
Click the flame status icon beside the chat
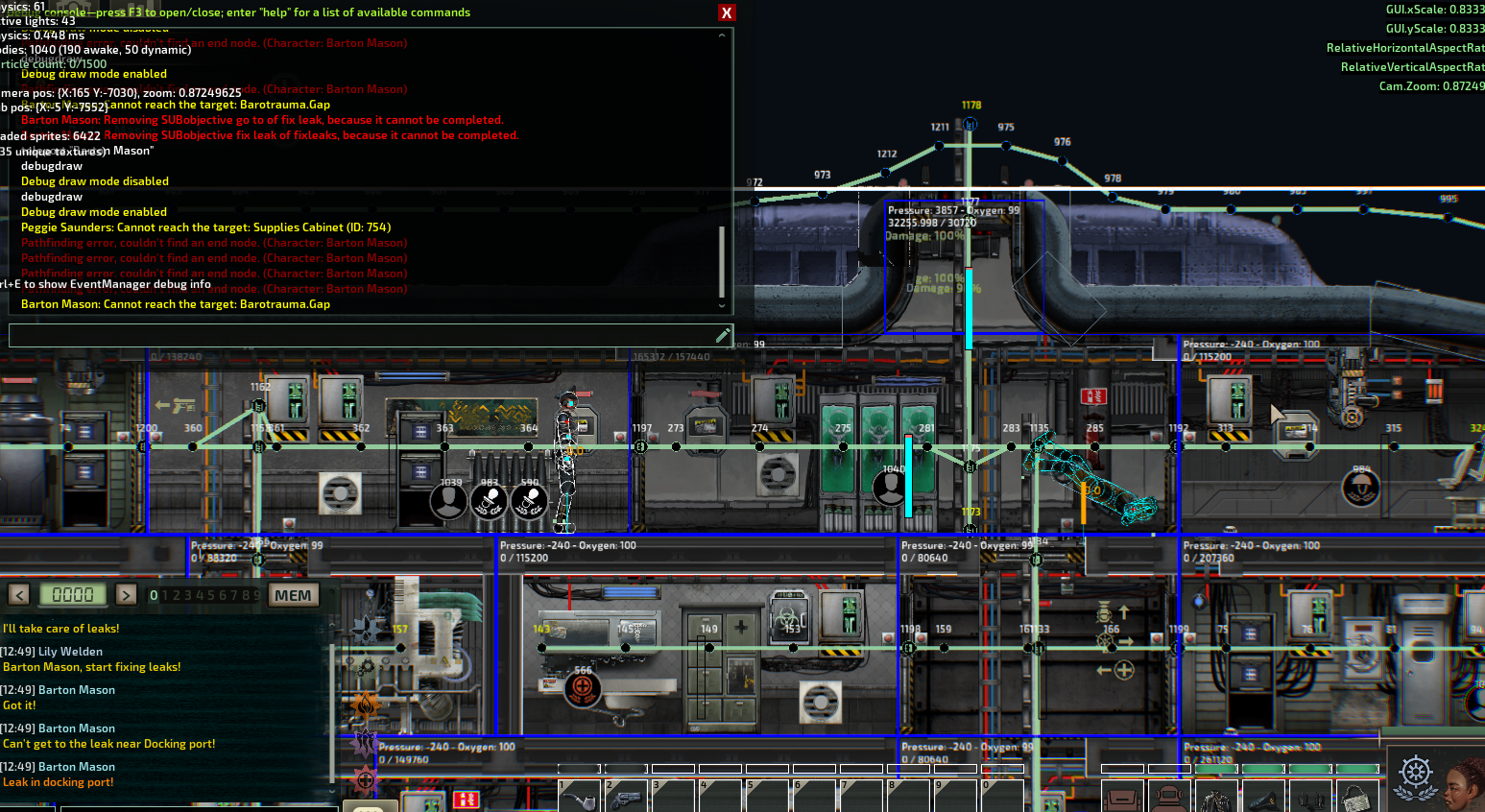point(364,704)
